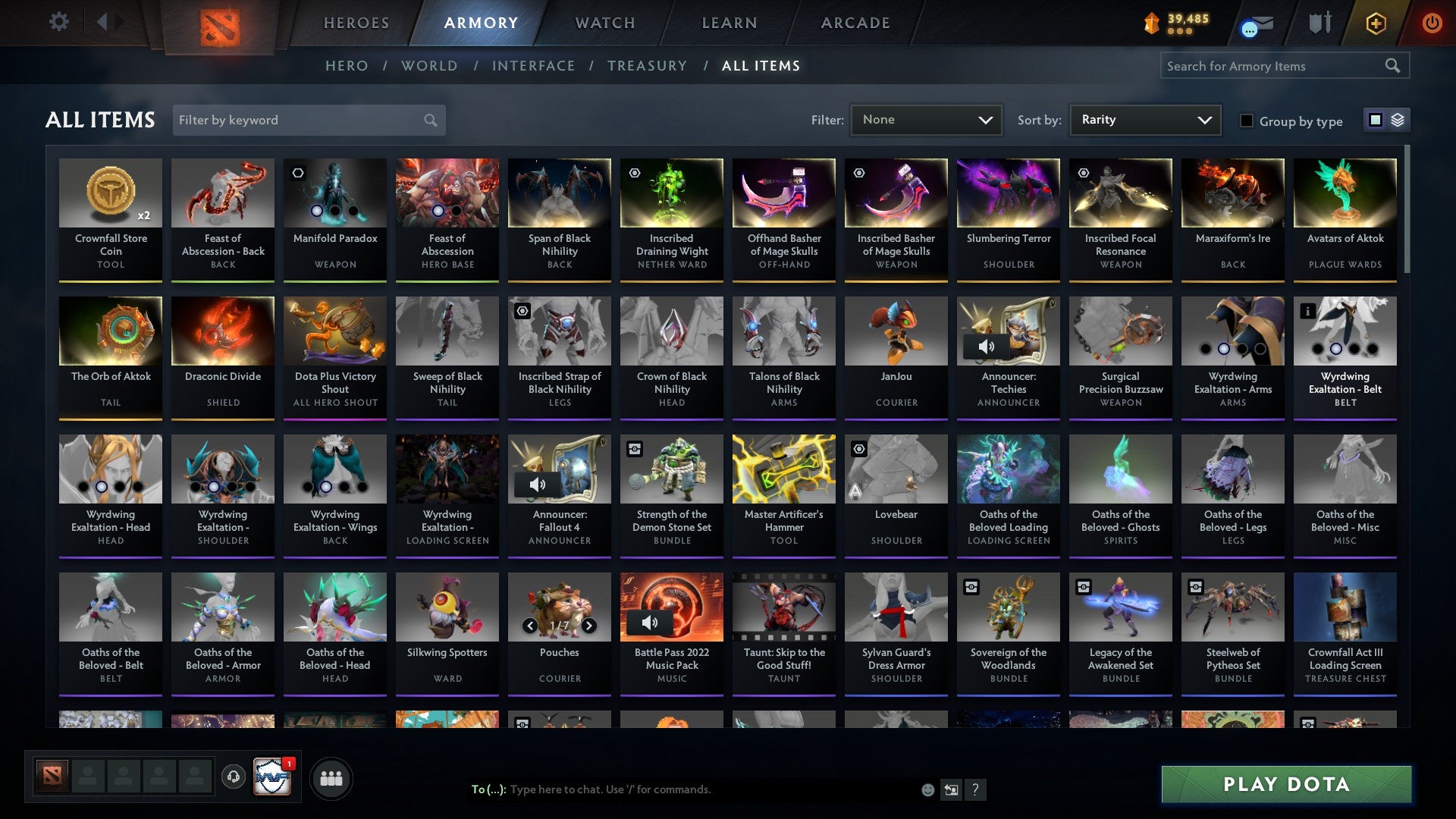Switch to stacked list view with layers icon
Screen dimensions: 1456x819
pos(1398,119)
